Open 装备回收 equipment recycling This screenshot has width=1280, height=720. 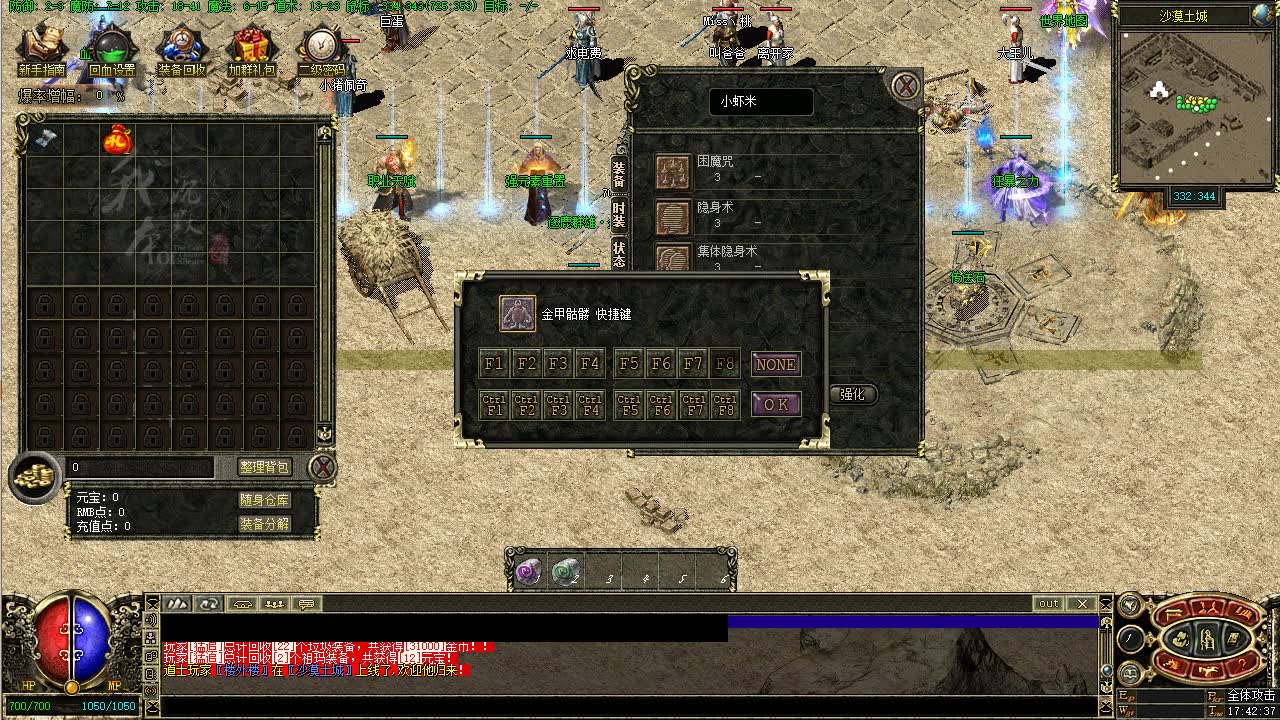182,50
